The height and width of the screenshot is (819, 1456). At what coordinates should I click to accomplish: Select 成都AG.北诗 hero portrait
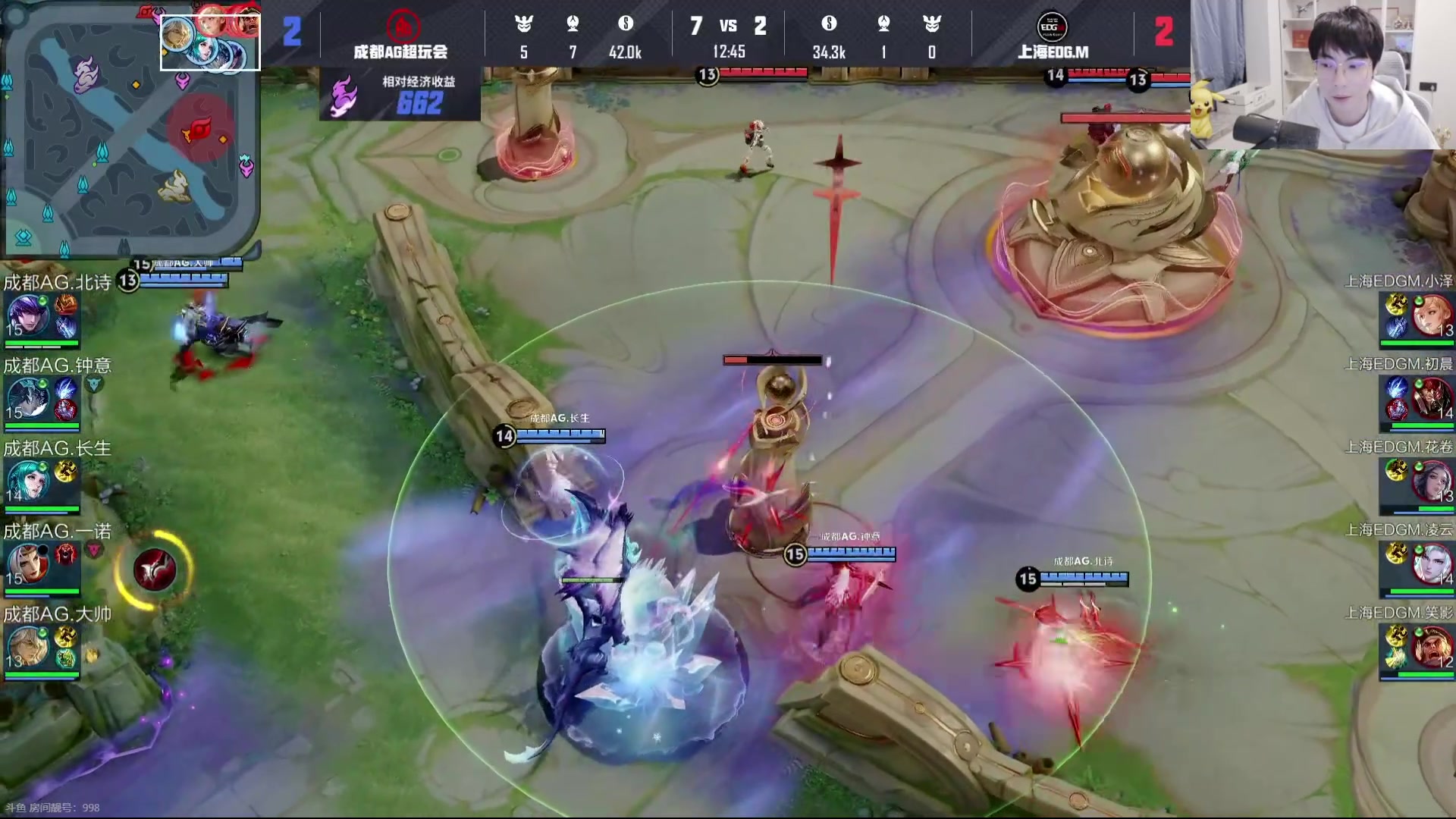click(x=28, y=315)
